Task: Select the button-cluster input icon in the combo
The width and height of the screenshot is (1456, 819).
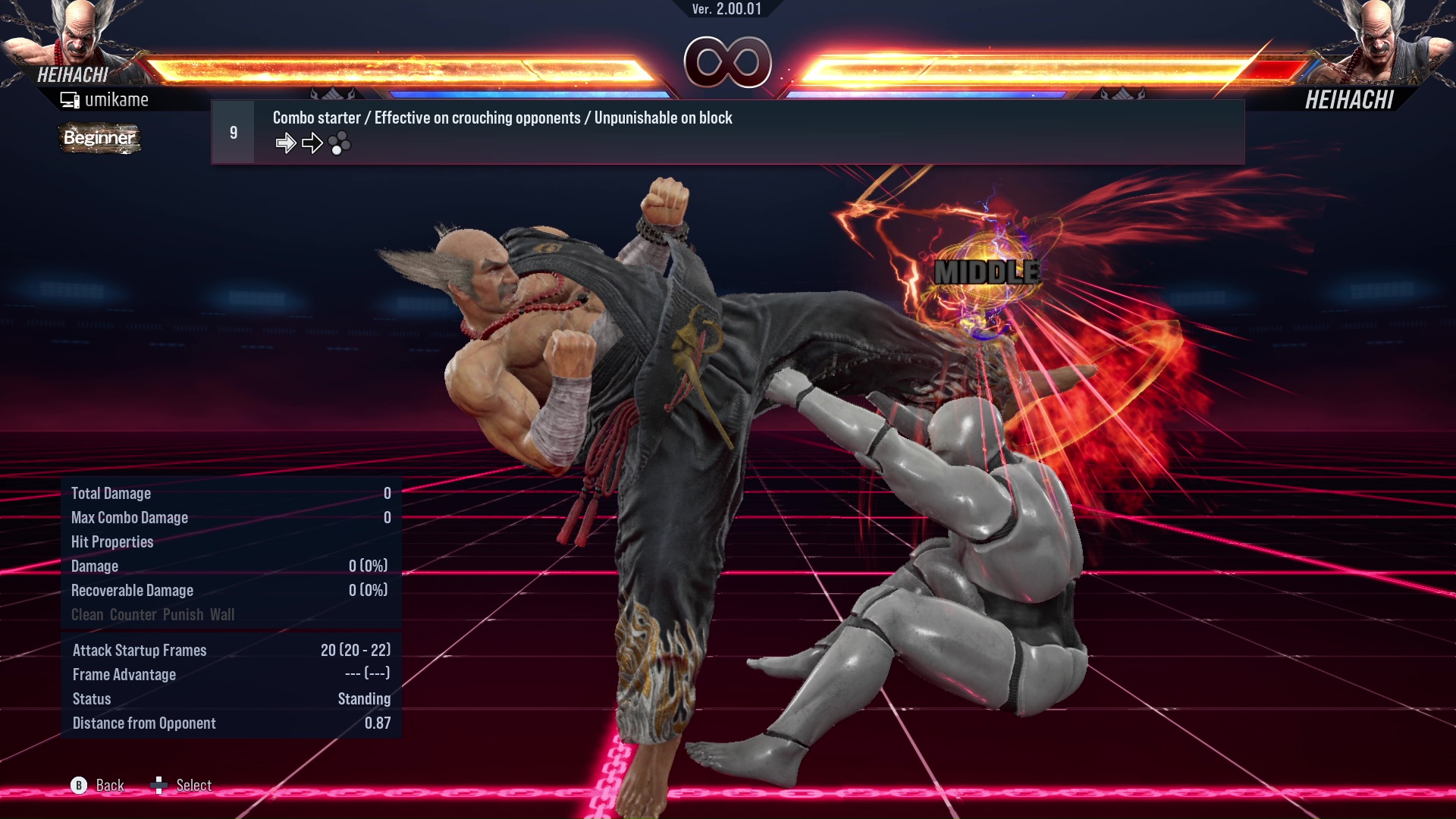Action: [x=340, y=143]
